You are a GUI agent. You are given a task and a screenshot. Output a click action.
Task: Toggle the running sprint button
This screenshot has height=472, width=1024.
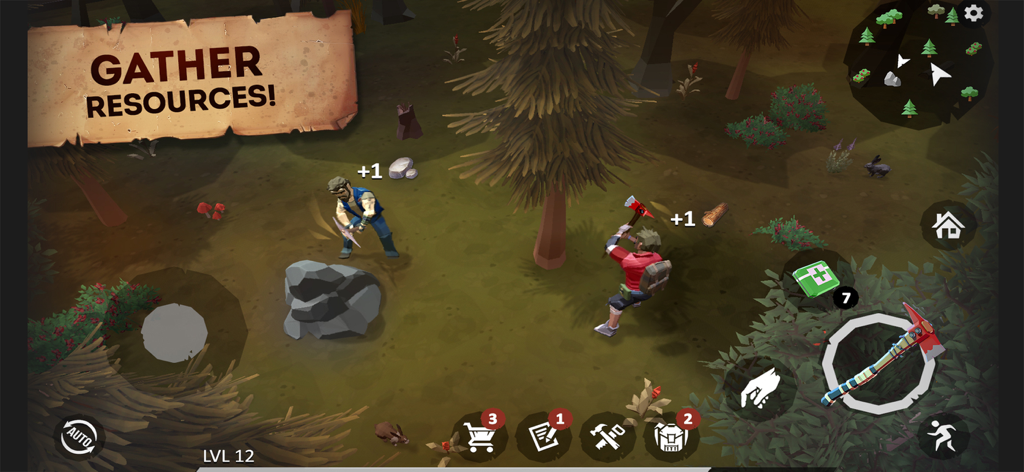point(943,435)
